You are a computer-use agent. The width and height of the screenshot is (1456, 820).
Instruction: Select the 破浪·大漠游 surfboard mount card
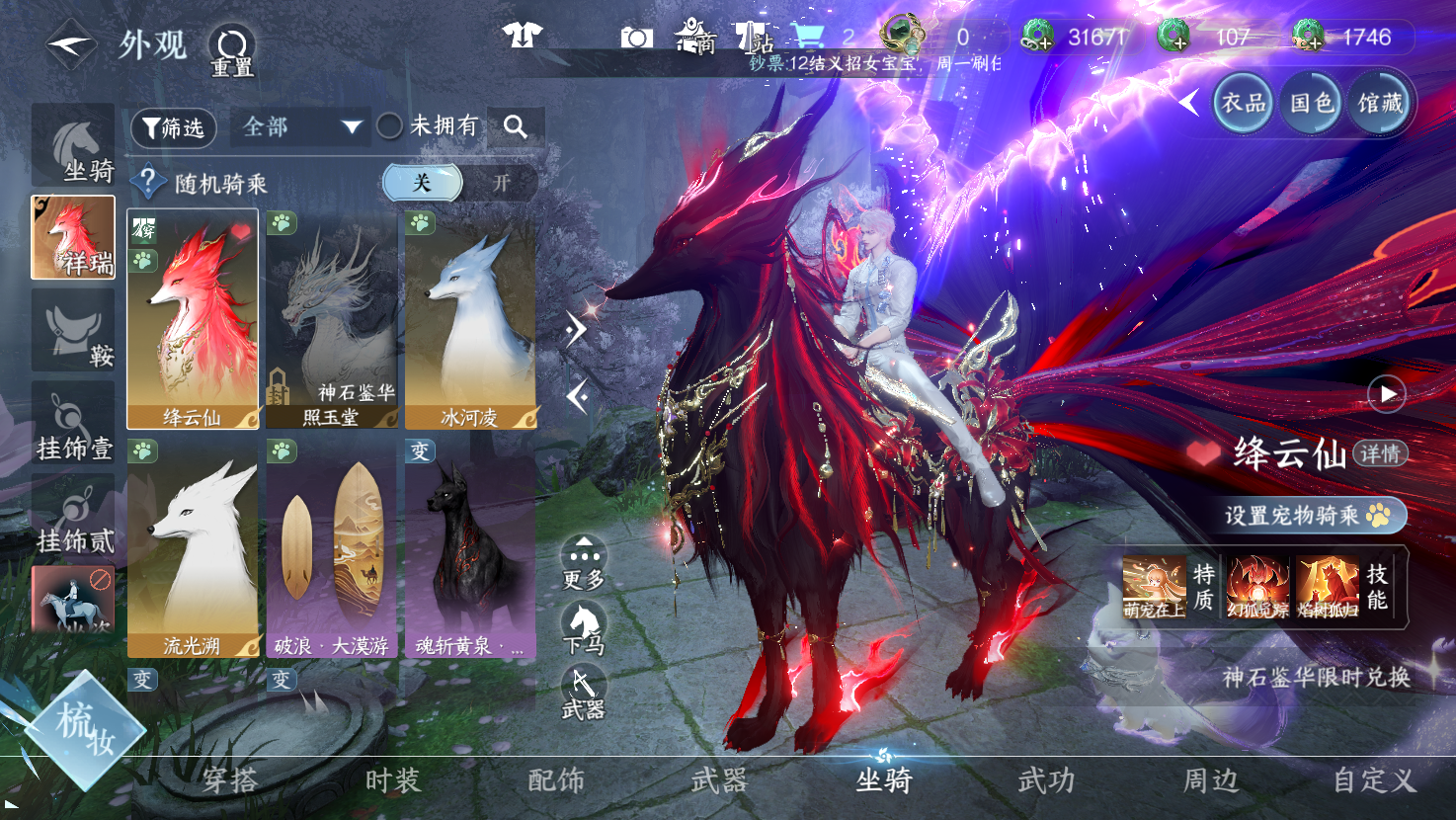(331, 548)
